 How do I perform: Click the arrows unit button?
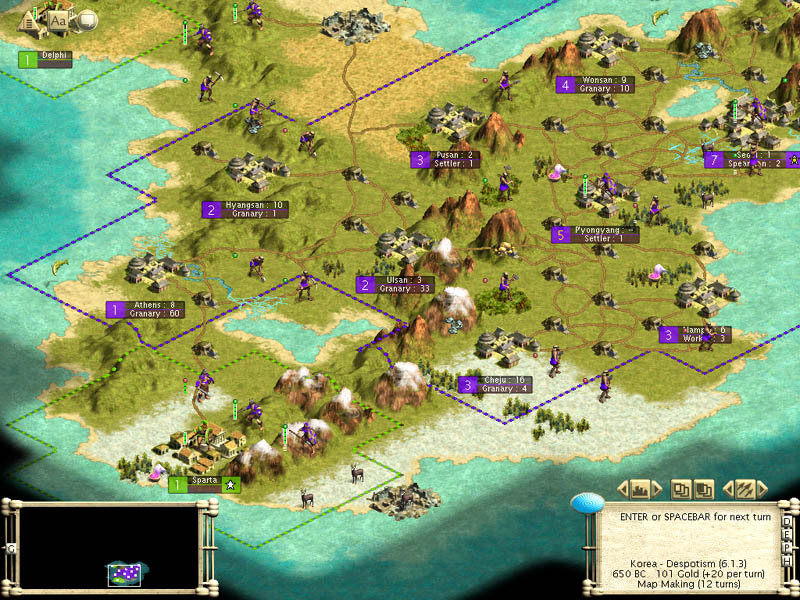click(745, 489)
